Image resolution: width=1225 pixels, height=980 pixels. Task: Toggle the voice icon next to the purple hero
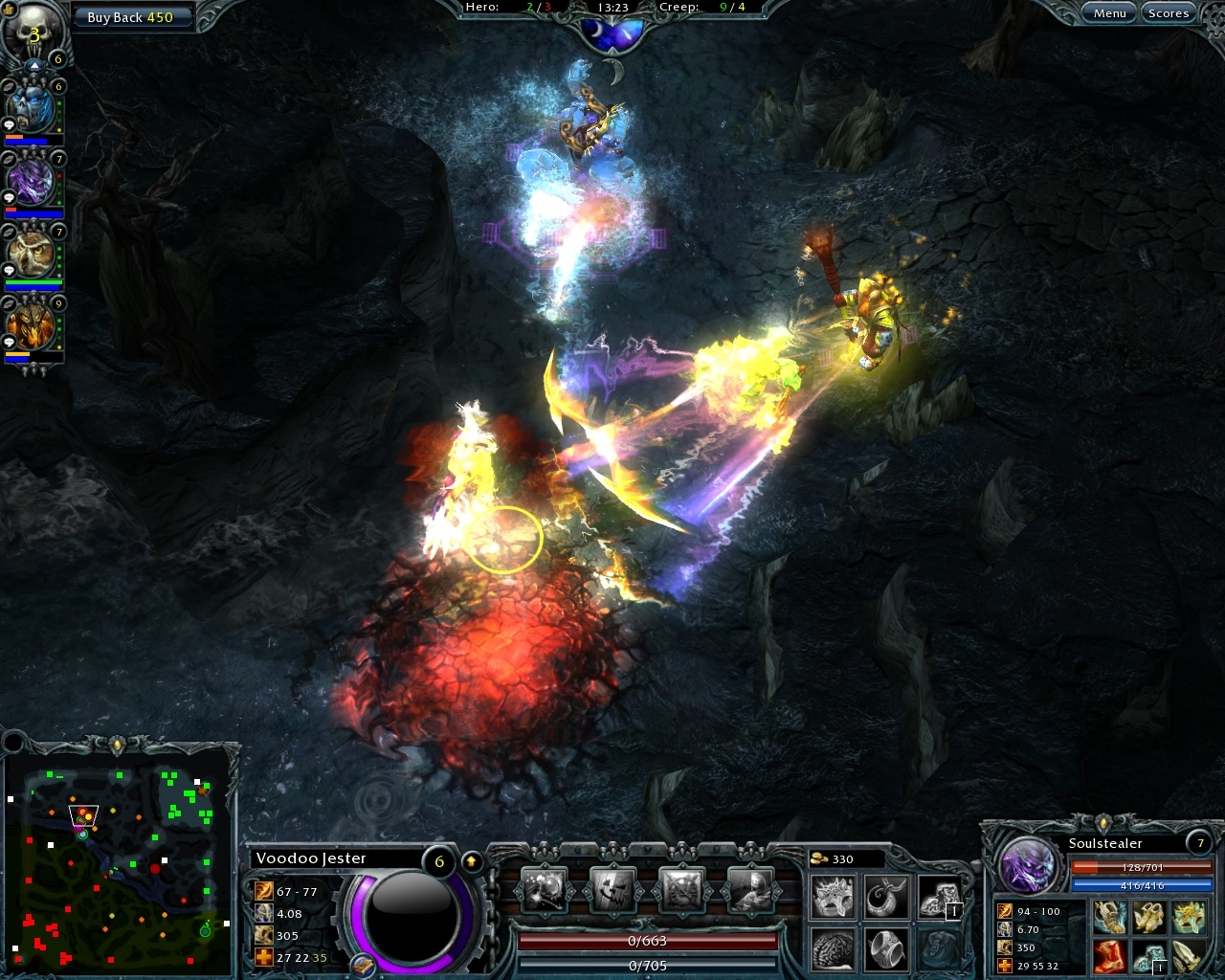click(9, 161)
